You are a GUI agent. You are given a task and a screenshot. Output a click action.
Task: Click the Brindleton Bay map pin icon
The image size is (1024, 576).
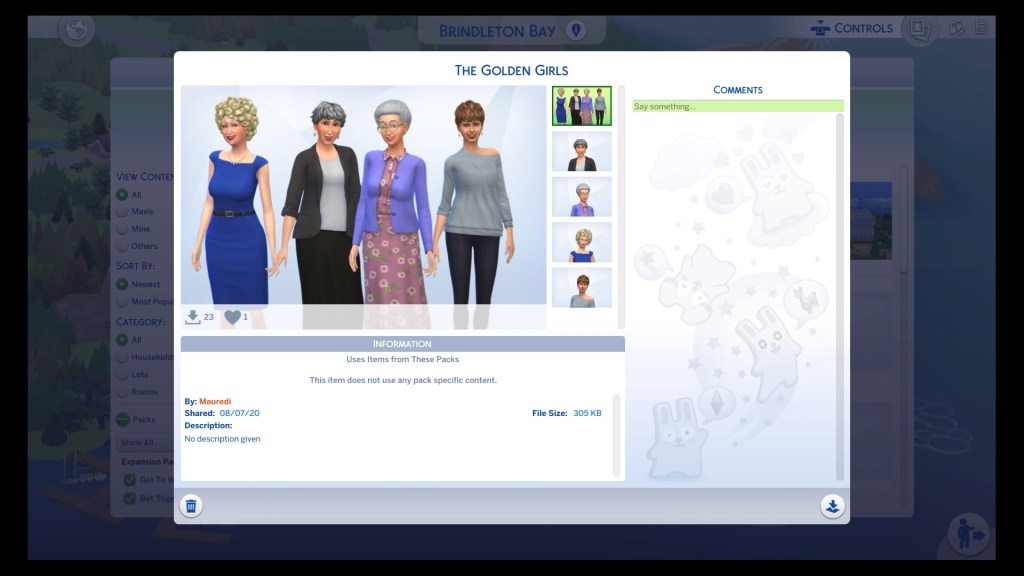click(x=575, y=31)
